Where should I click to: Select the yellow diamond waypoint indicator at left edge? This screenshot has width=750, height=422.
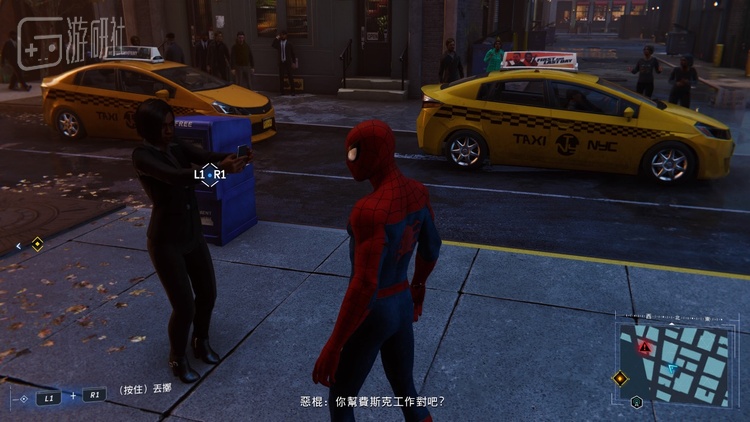pyautogui.click(x=37, y=243)
